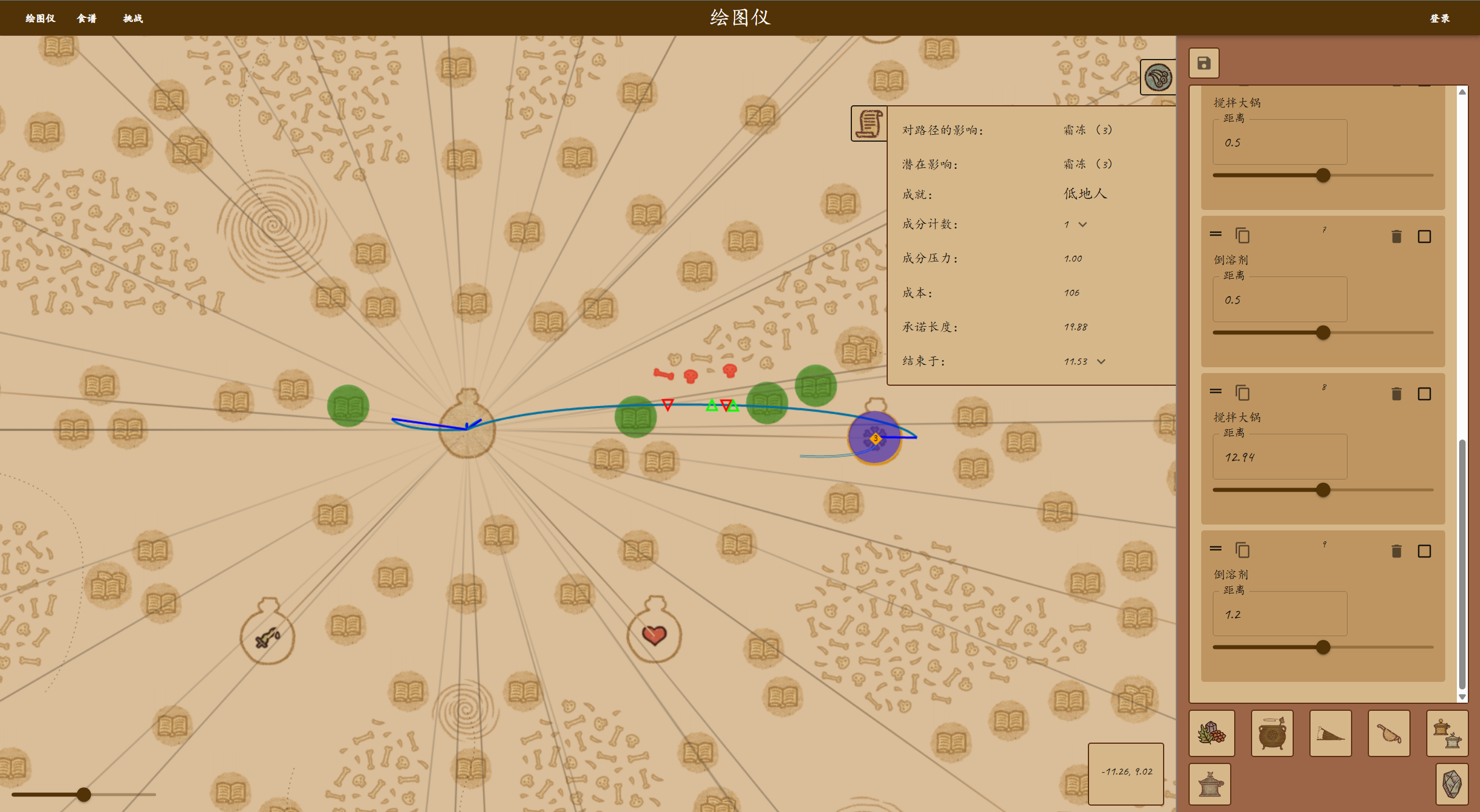Save the recipe with the floppy disk button
The height and width of the screenshot is (812, 1480).
coord(1204,63)
